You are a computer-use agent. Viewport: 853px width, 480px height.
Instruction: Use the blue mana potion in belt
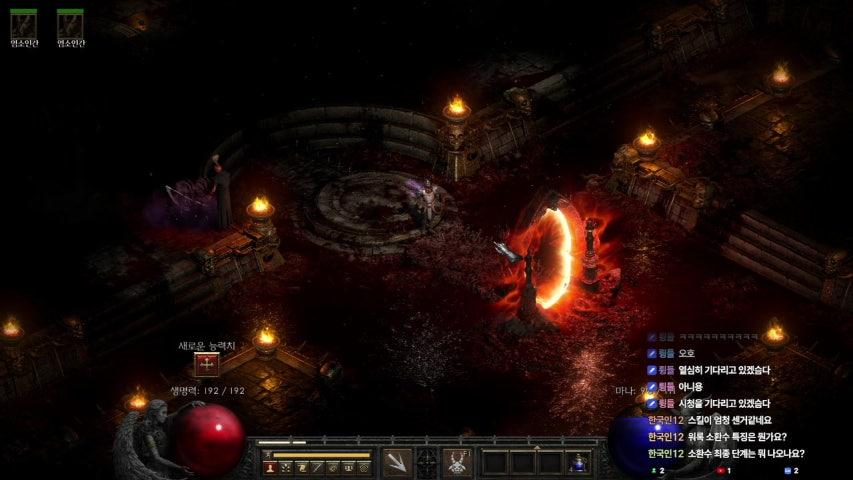(x=579, y=462)
